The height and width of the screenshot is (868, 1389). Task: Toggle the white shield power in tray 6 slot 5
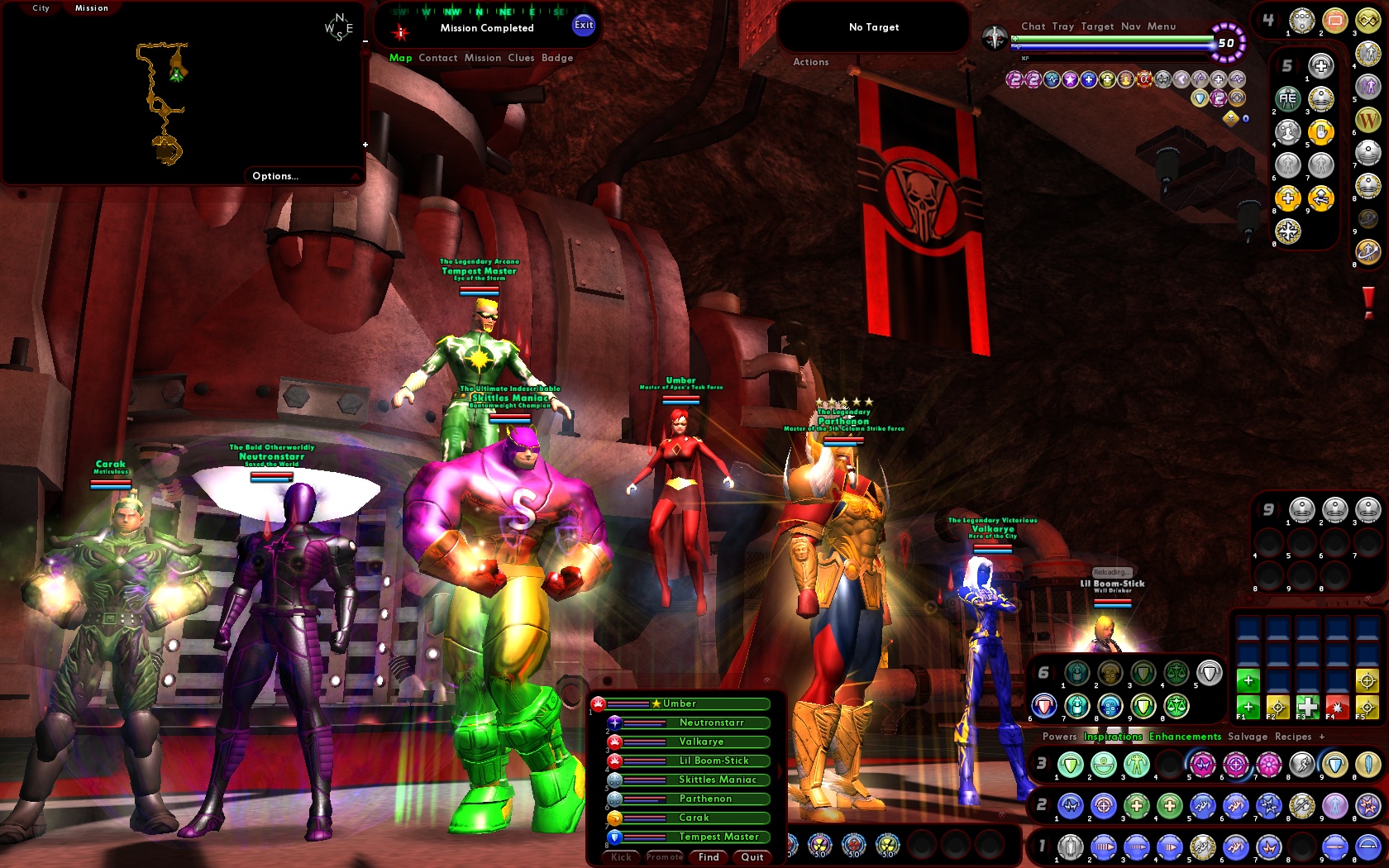click(1209, 671)
